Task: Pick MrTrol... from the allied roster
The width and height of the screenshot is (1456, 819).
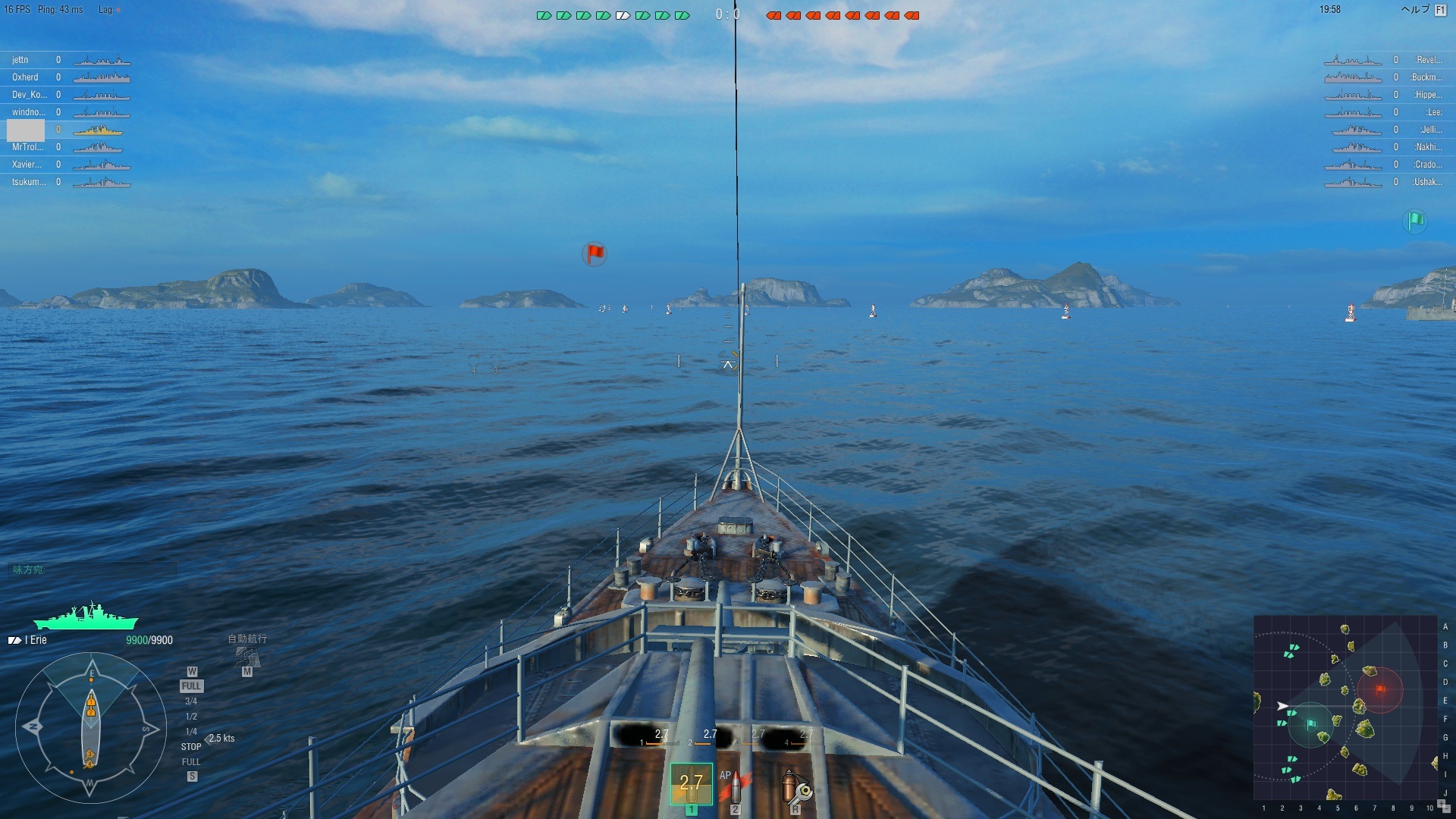Action: tap(27, 147)
